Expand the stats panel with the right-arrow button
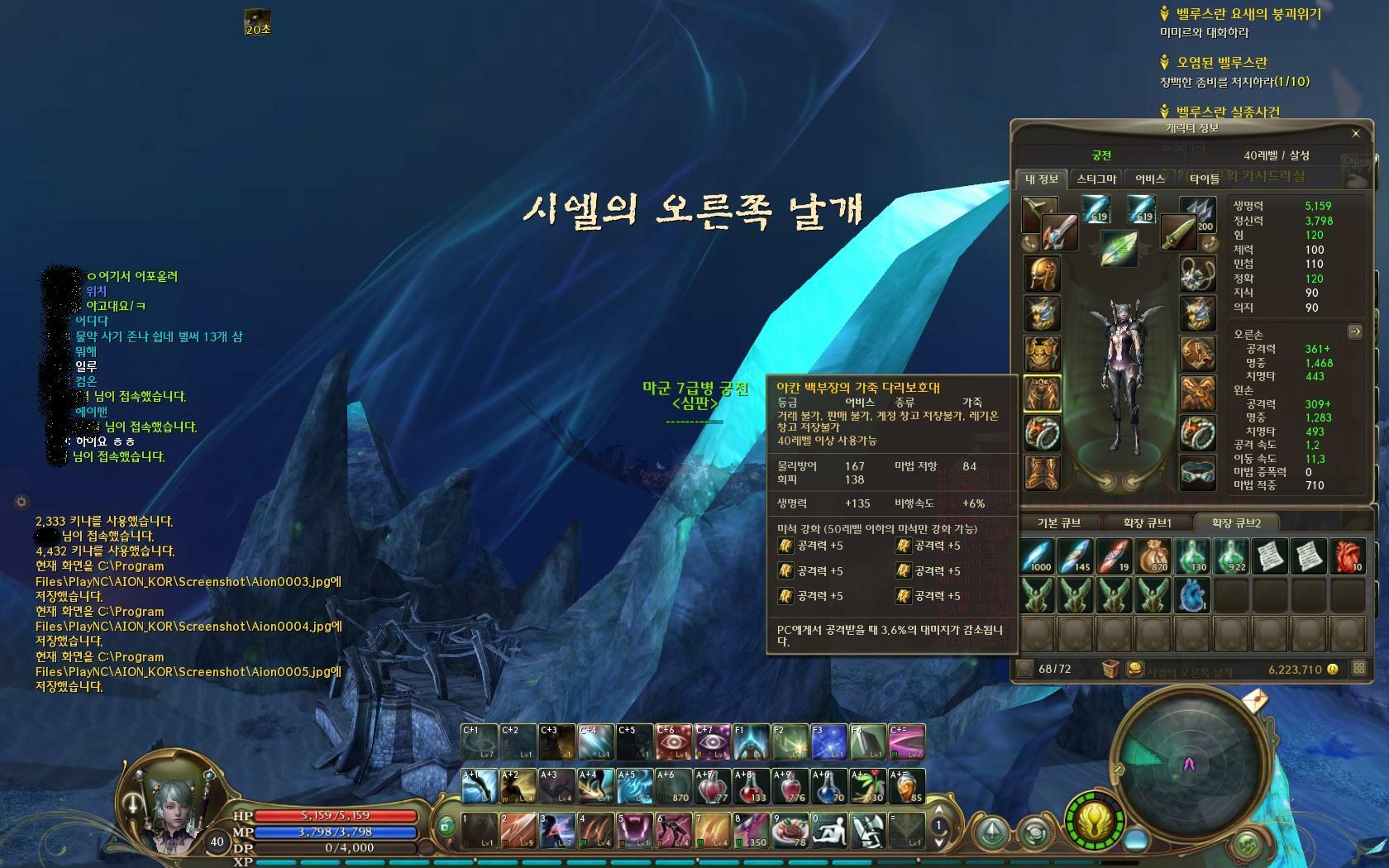The width and height of the screenshot is (1389, 868). [x=1355, y=331]
